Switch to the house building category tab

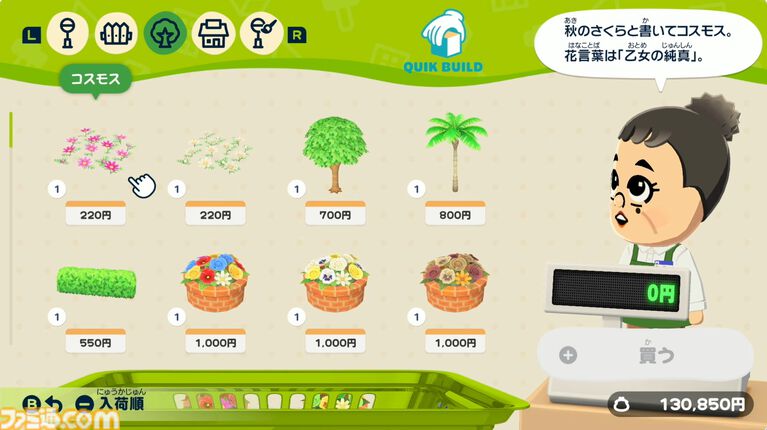pos(212,34)
